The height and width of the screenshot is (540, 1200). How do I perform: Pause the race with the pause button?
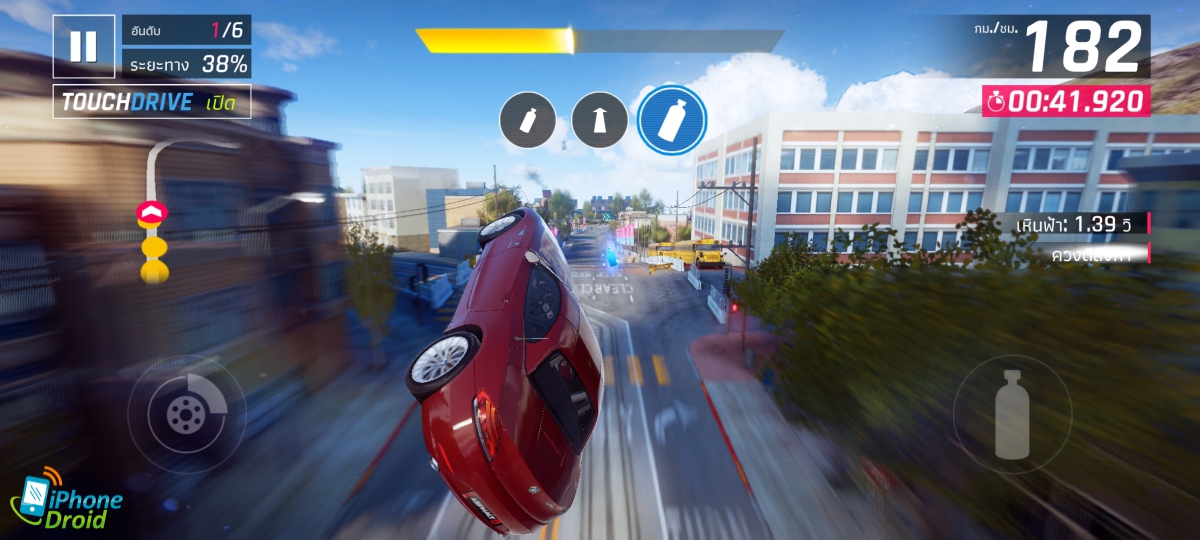coord(84,46)
